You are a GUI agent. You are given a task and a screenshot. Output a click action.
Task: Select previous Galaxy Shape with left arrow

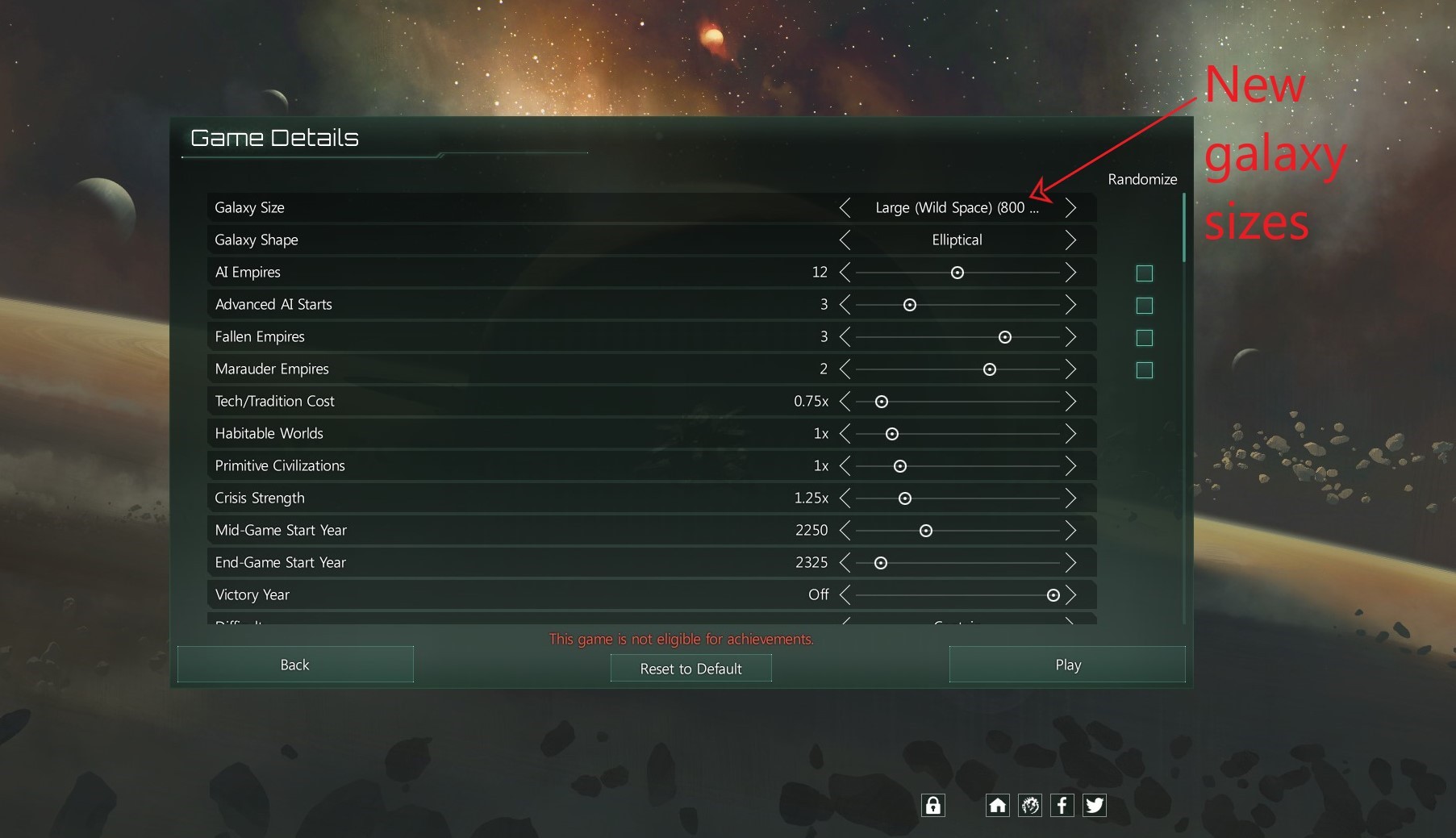pos(845,240)
